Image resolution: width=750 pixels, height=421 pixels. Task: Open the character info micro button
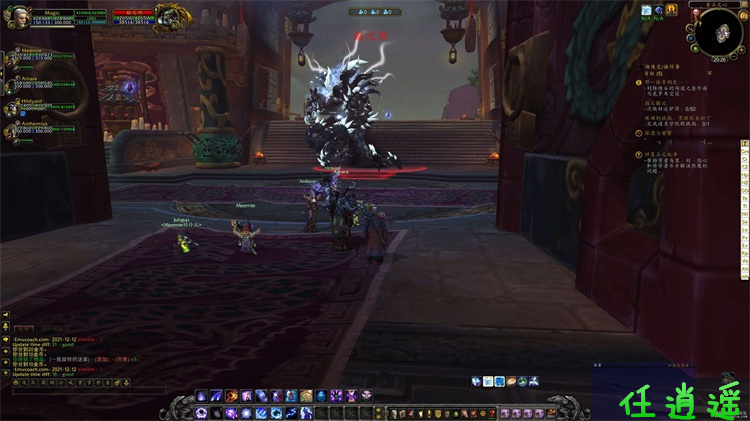point(393,413)
